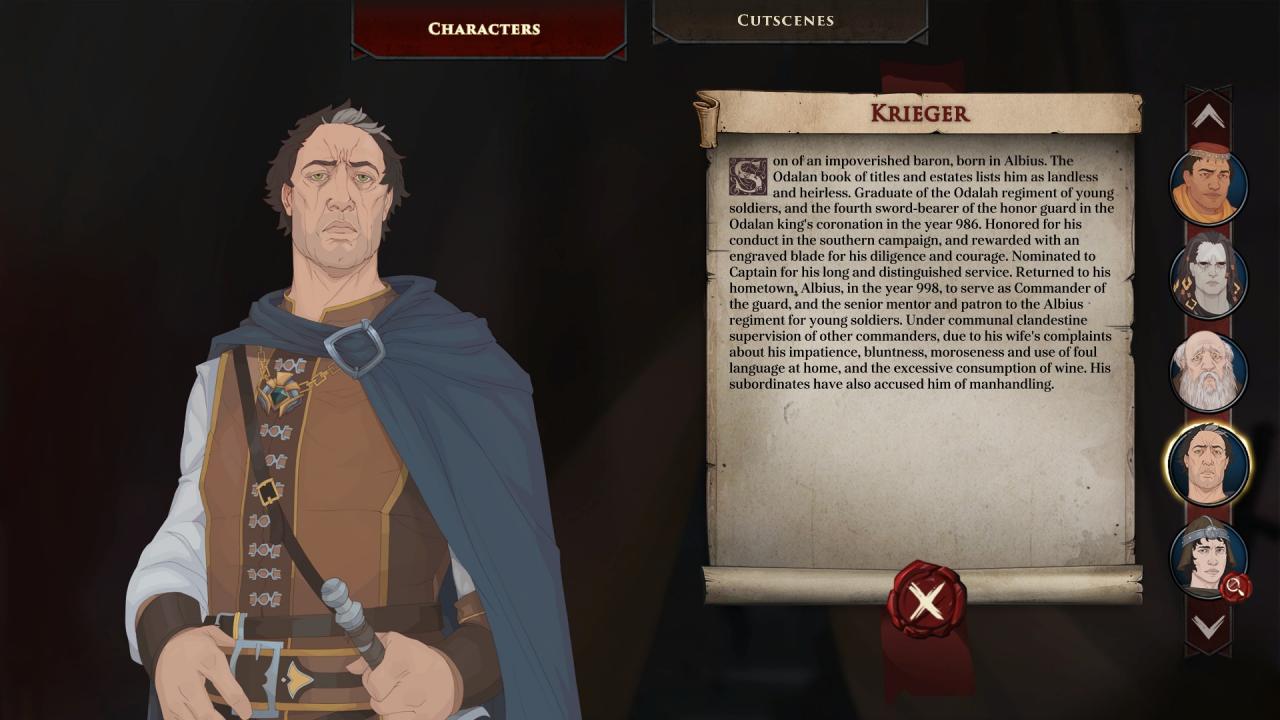Screen dimensions: 1280x720
Task: Select the highlighted Krieger portrait
Action: coord(1208,464)
